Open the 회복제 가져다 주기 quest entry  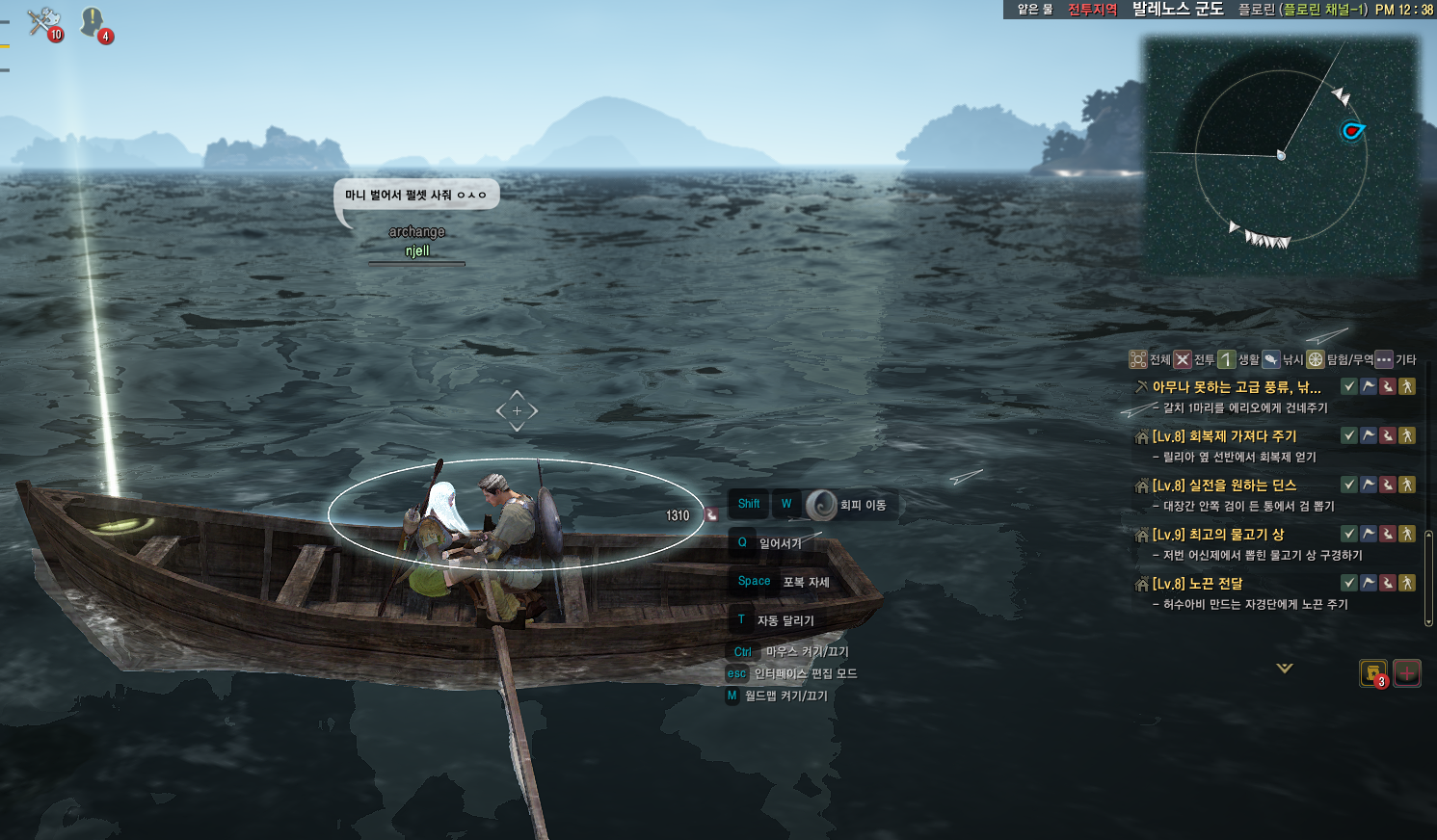pos(1224,436)
